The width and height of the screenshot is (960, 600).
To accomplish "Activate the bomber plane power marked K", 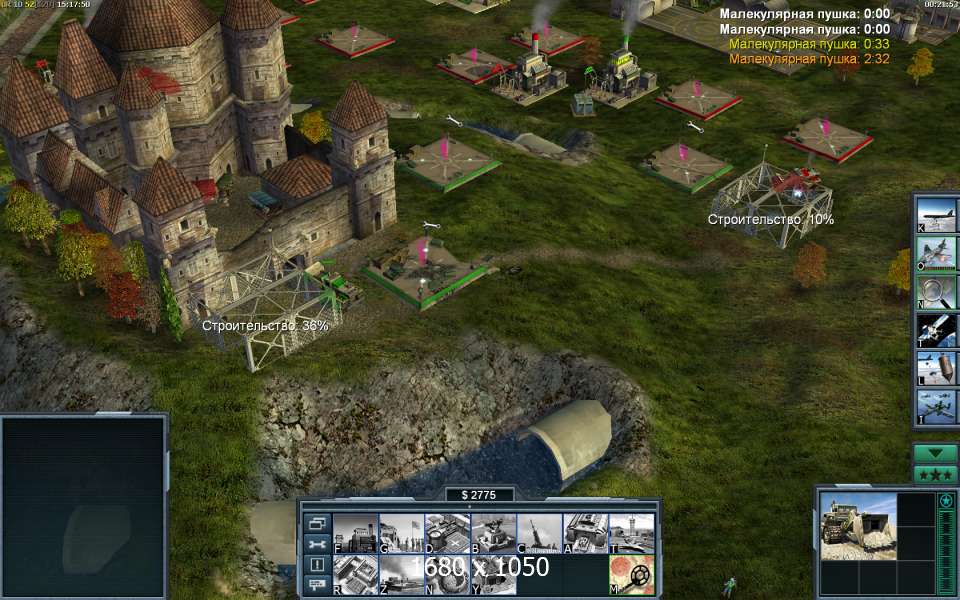I will click(x=936, y=216).
